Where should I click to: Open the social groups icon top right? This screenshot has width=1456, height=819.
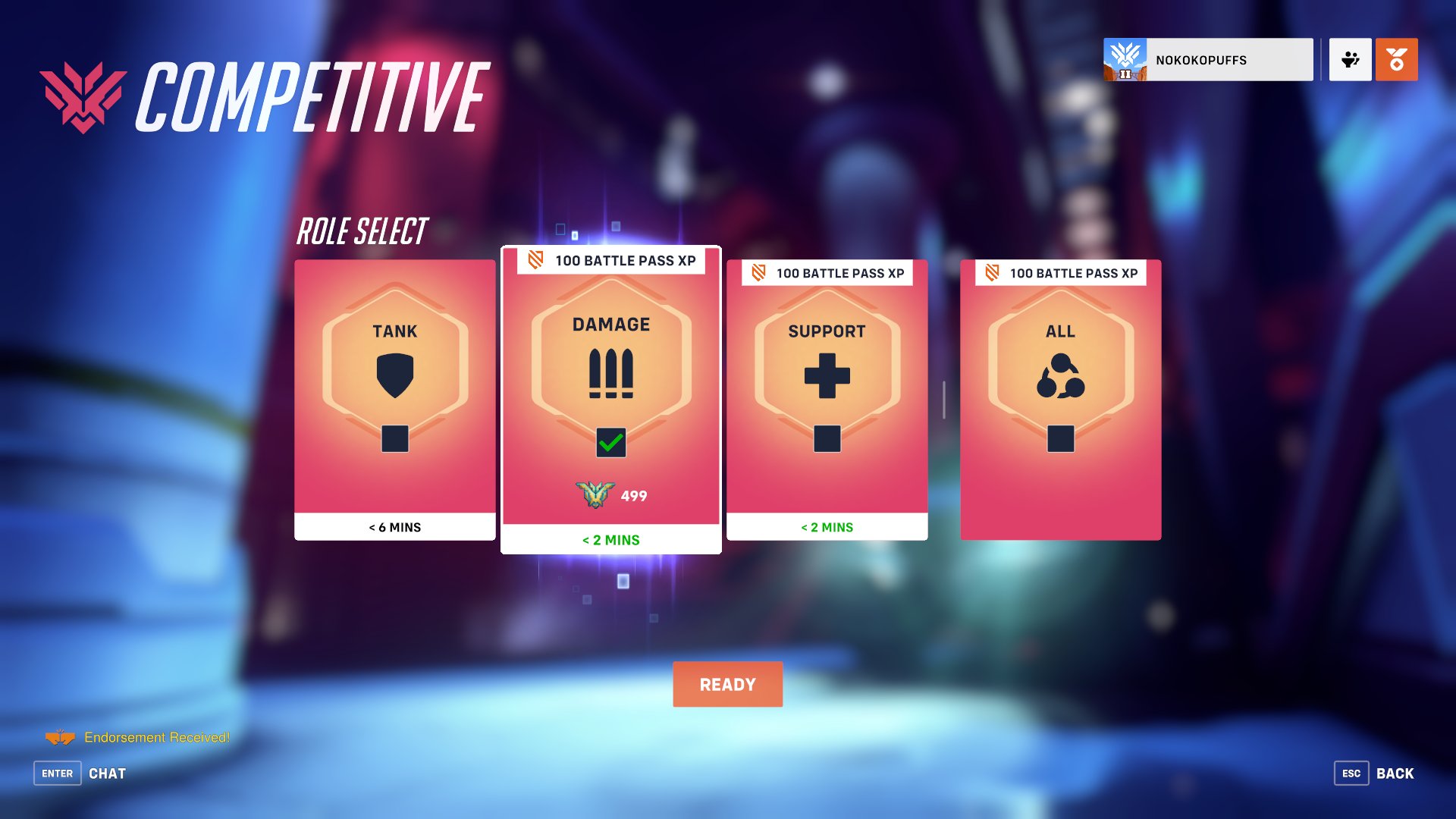[x=1351, y=60]
